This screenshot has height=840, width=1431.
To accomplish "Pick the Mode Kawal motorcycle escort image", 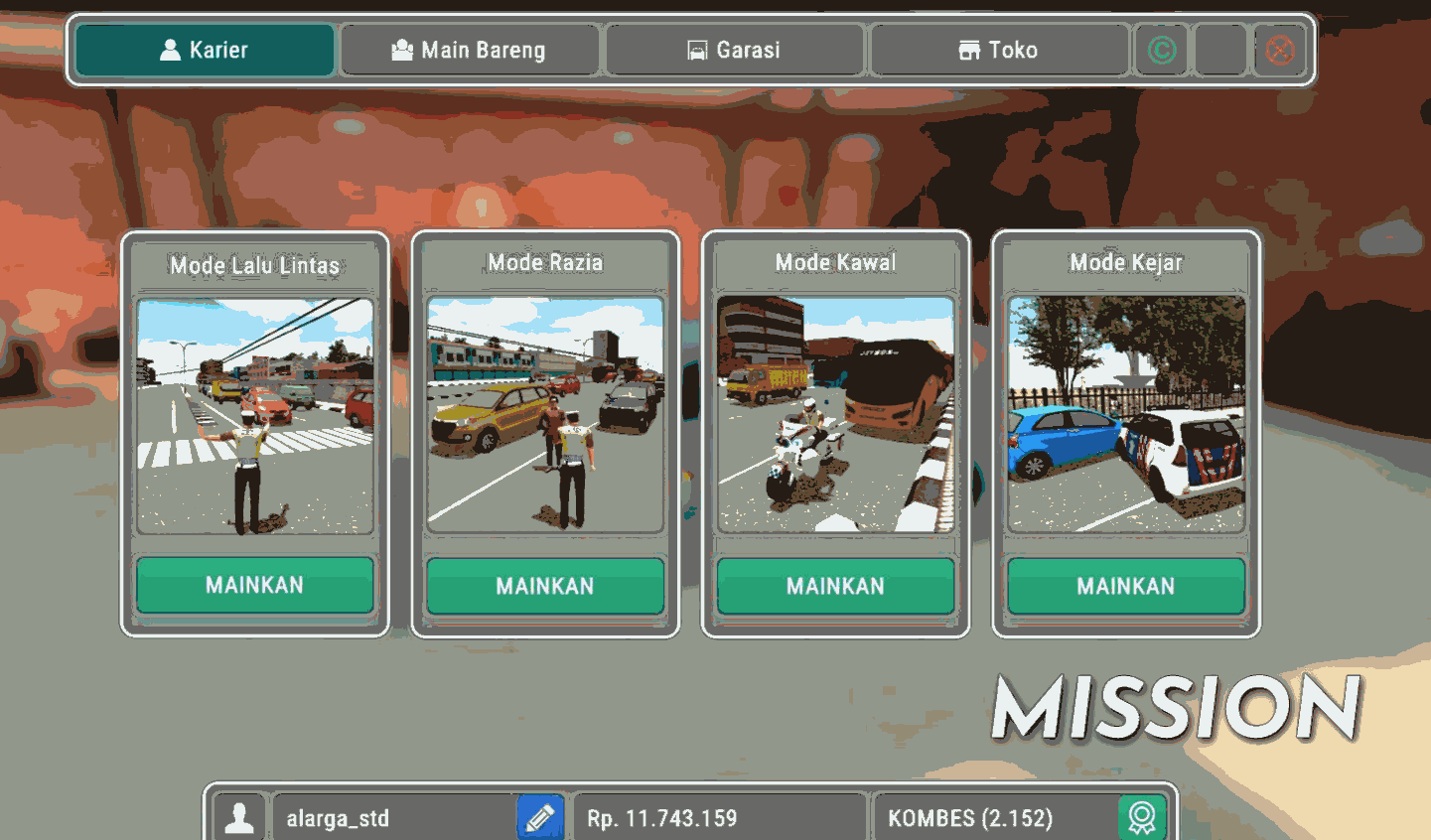I will (x=835, y=414).
